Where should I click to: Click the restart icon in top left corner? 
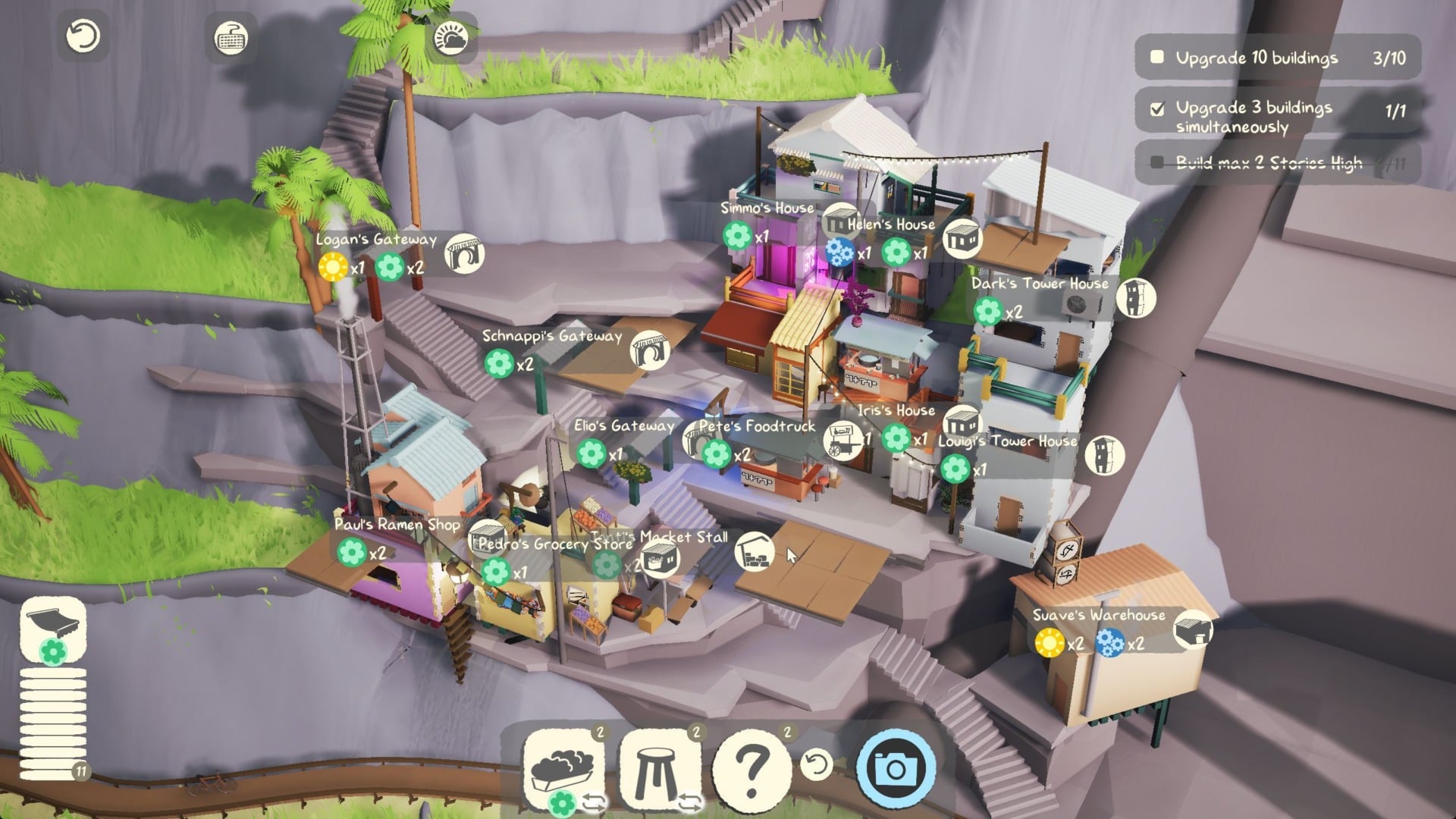pyautogui.click(x=83, y=34)
